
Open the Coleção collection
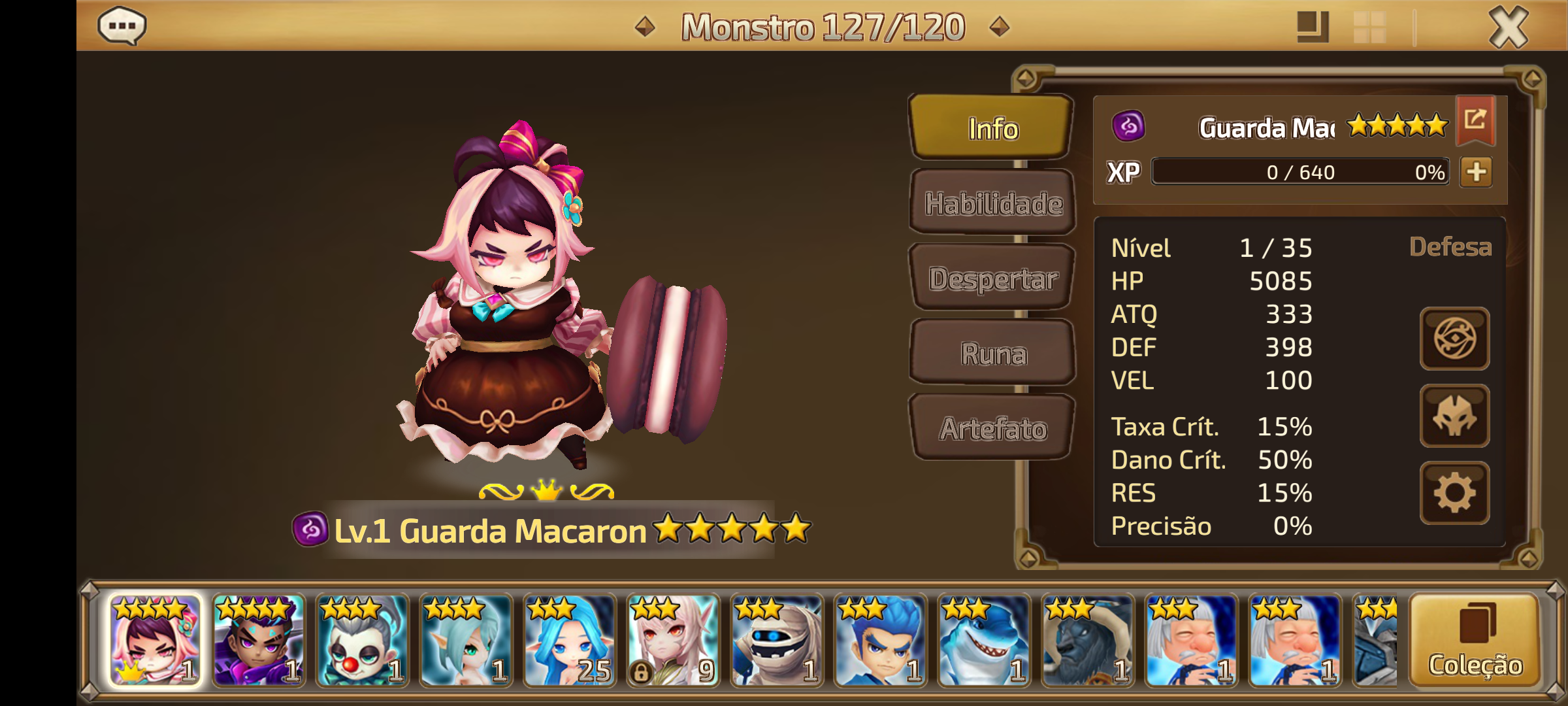1475,641
